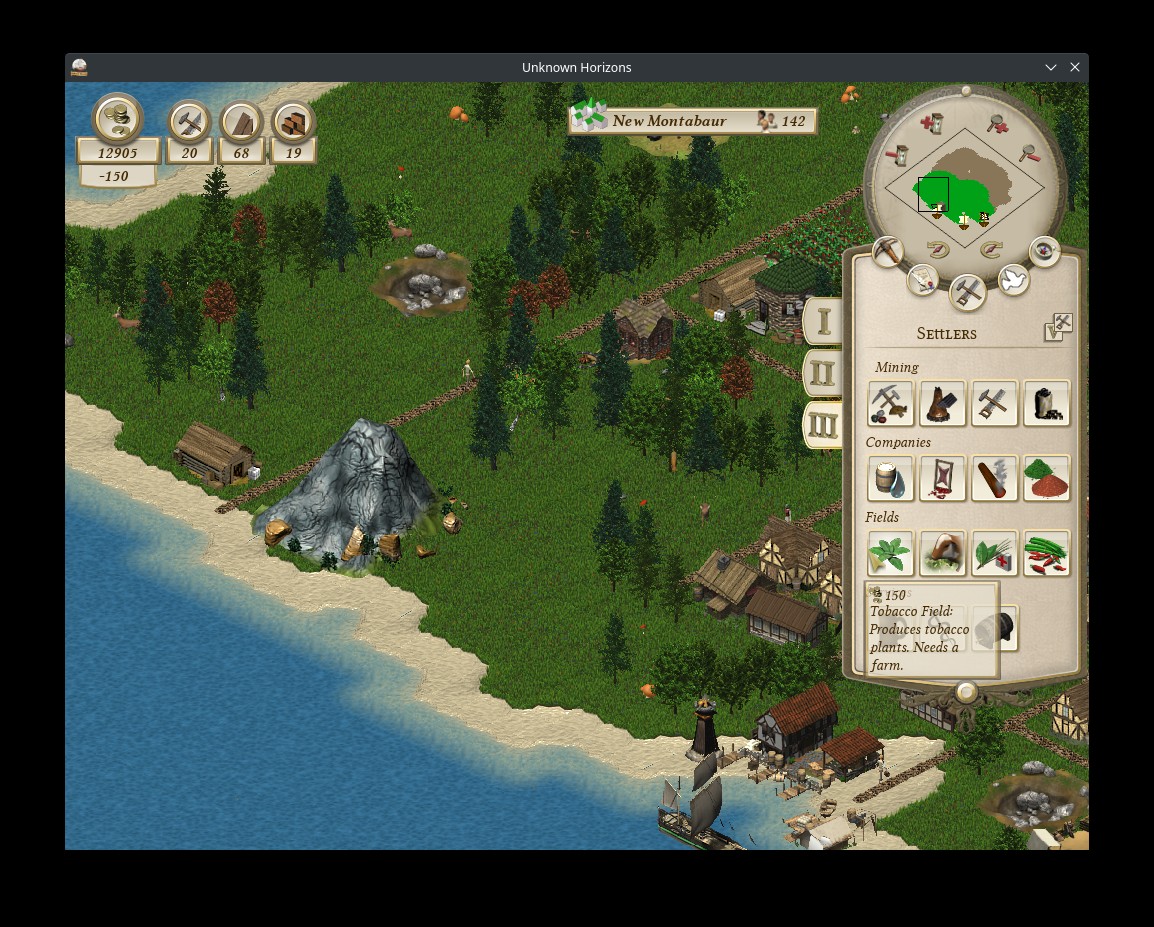Open tier III build tab
Viewport: 1154px width, 927px height.
point(822,426)
